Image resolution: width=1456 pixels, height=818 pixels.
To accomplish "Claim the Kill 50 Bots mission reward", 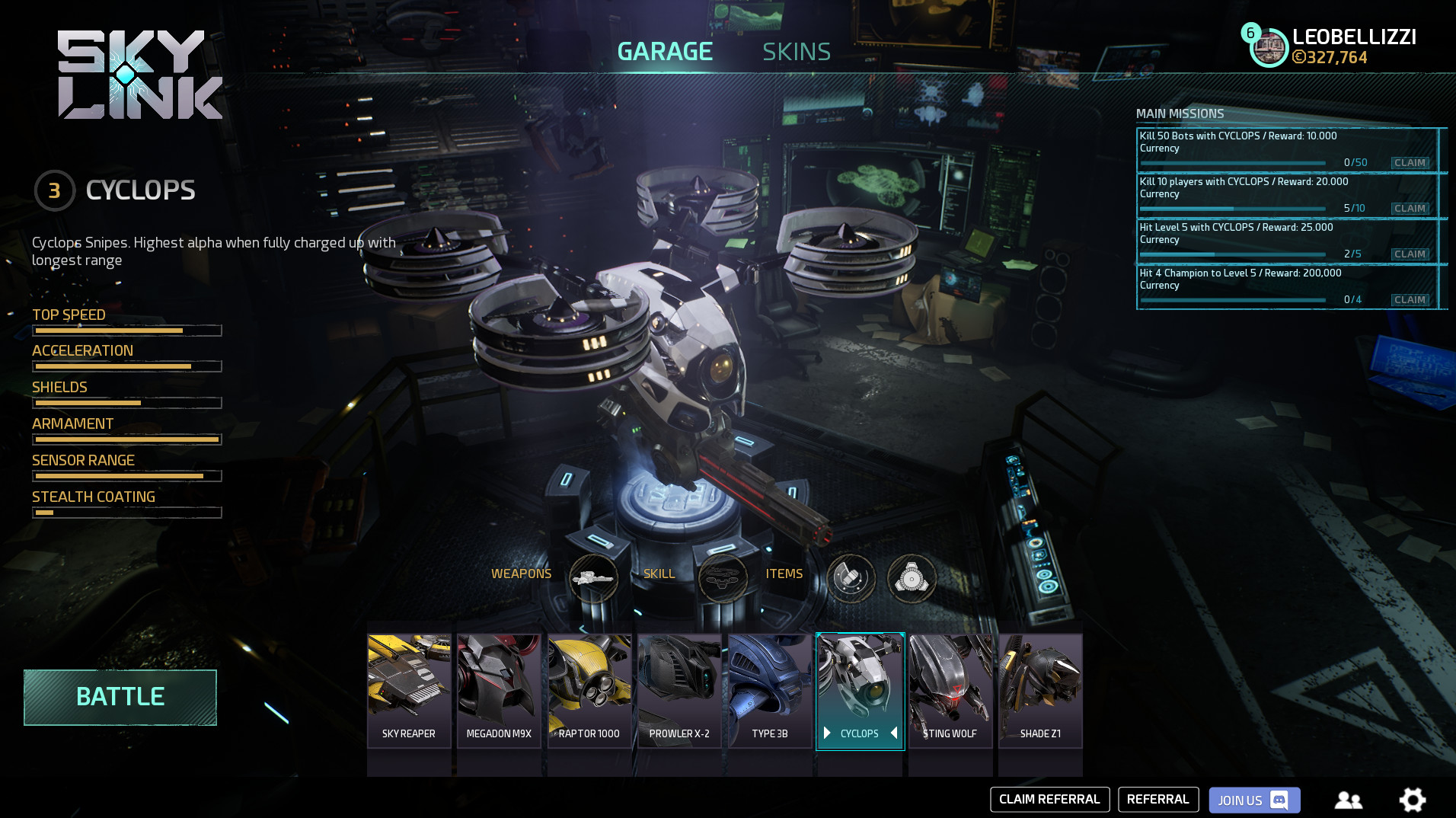I will pos(1410,163).
